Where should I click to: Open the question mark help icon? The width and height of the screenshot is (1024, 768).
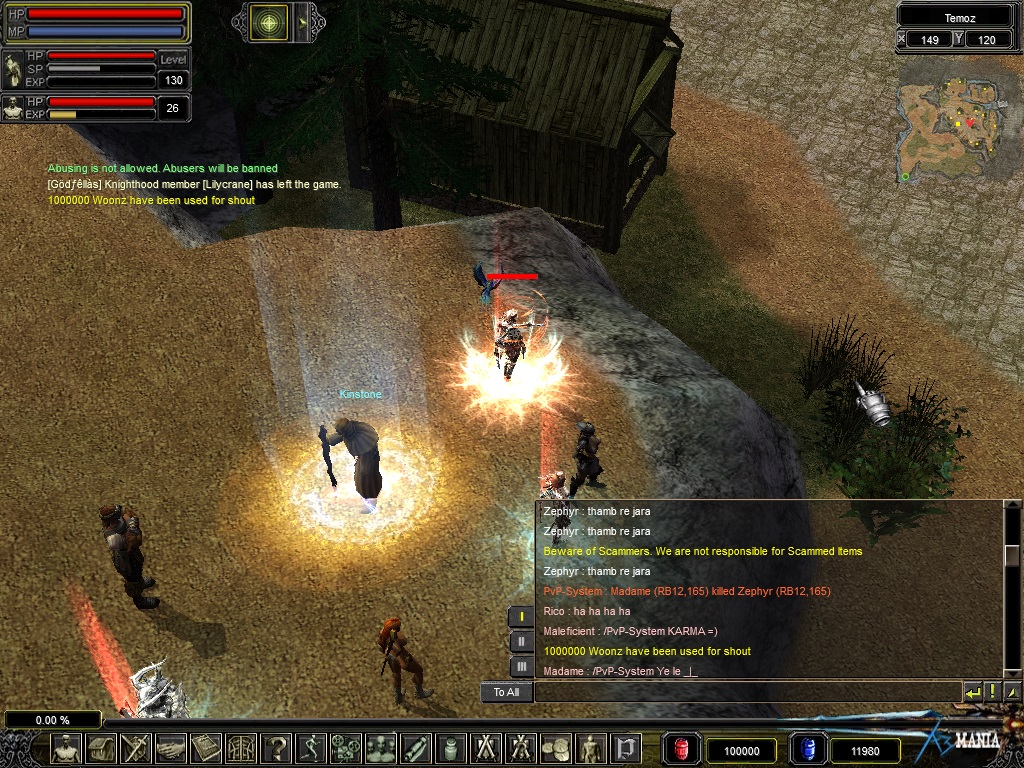276,748
